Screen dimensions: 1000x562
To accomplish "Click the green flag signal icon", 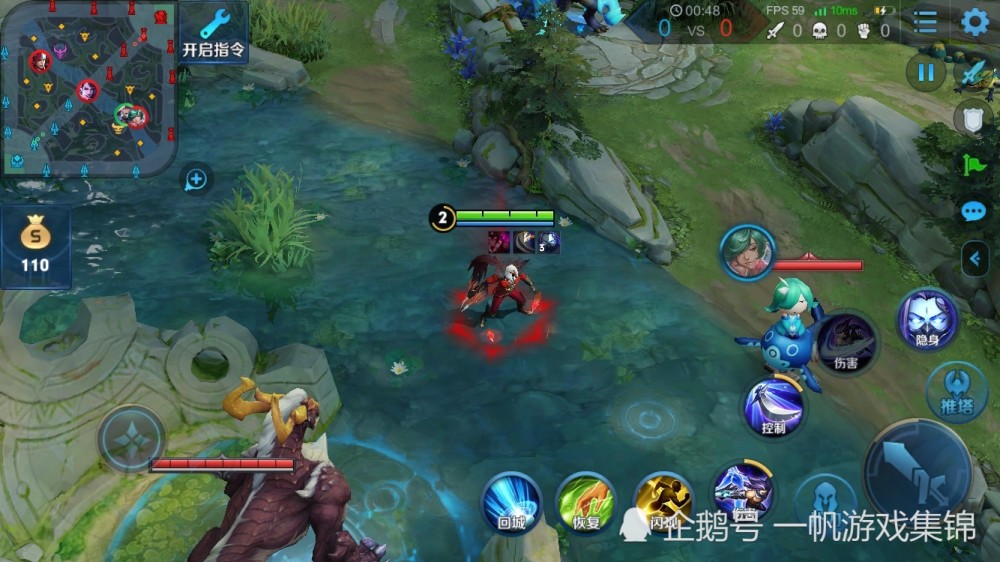I will tap(973, 166).
